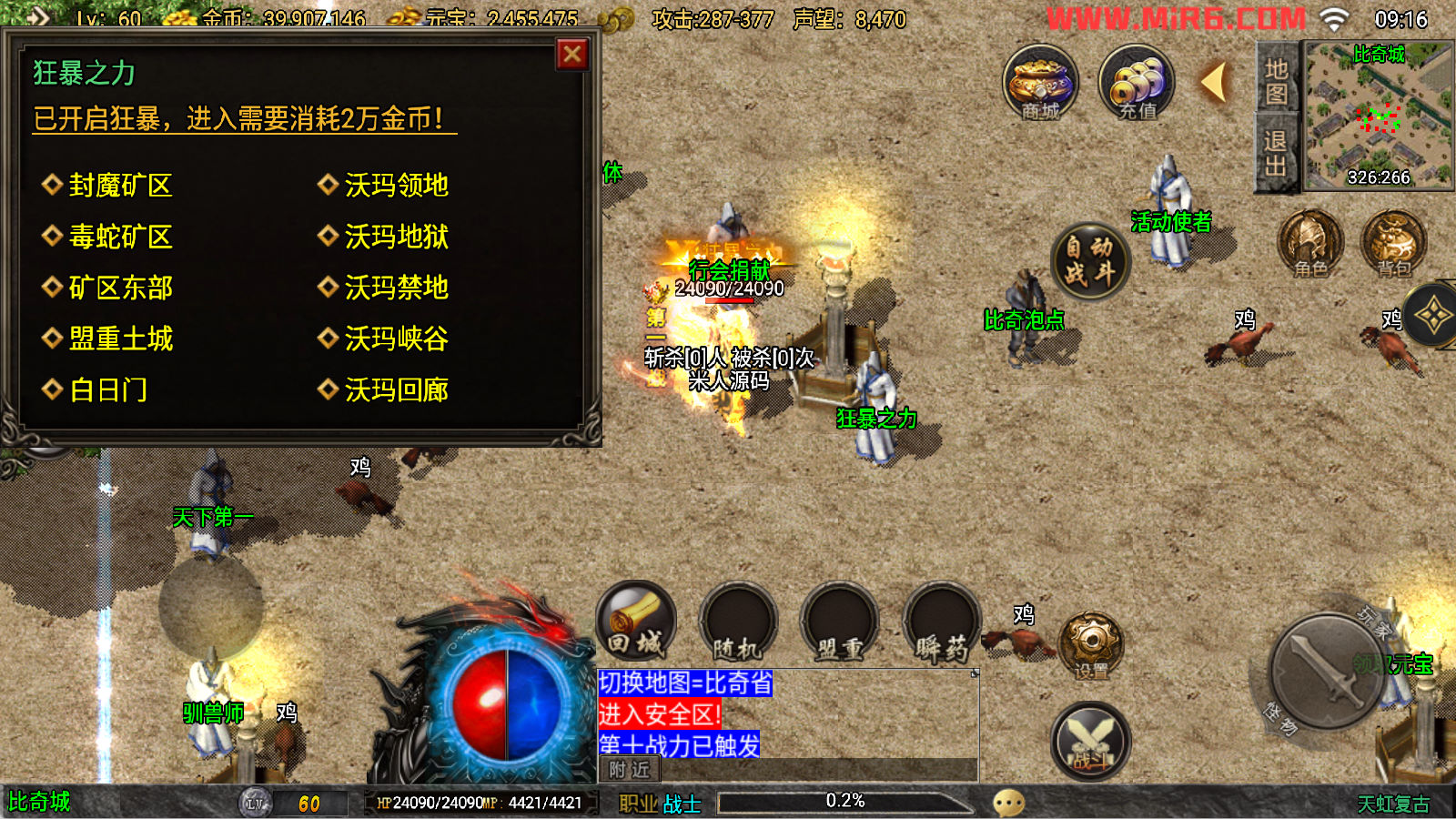Close the 狂暴之力 dialog

[x=572, y=55]
